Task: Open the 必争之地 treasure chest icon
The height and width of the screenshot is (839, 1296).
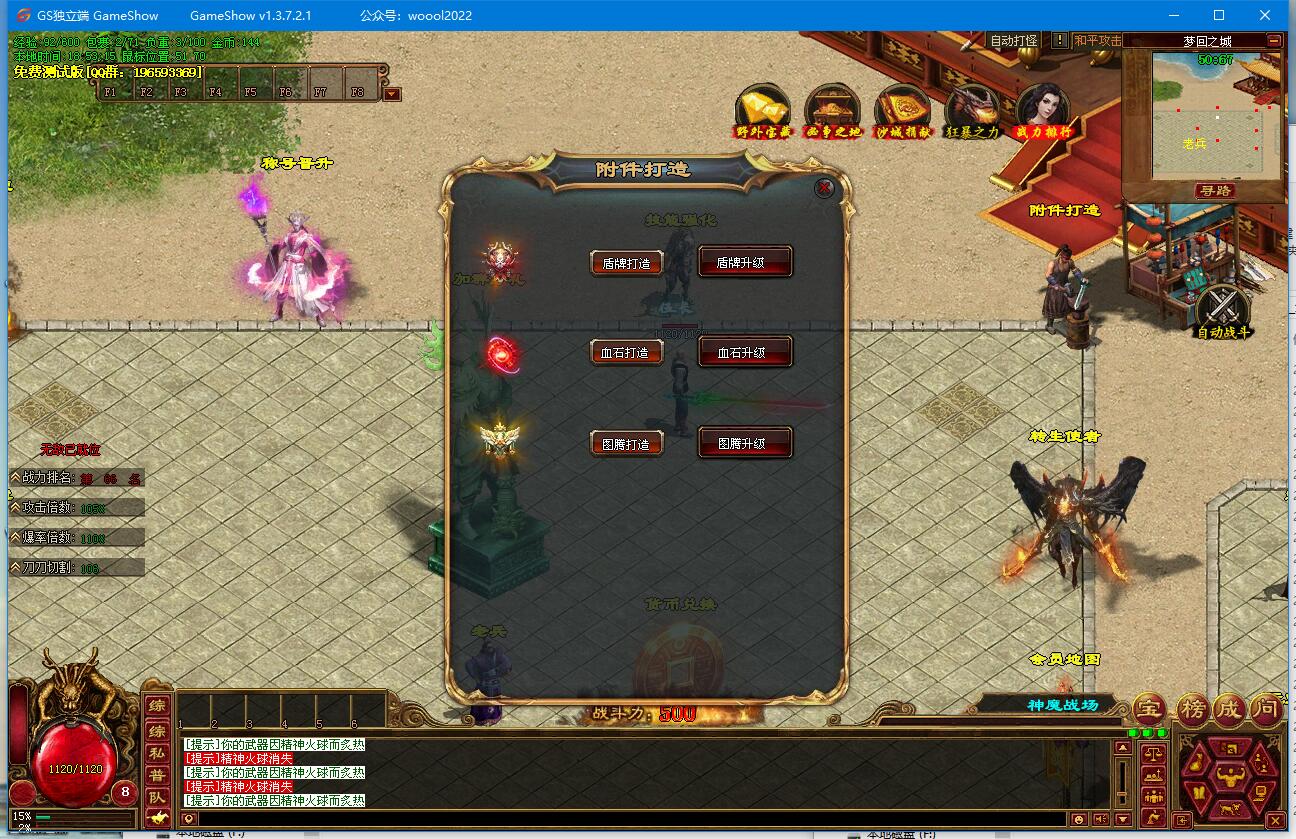Action: [x=832, y=108]
